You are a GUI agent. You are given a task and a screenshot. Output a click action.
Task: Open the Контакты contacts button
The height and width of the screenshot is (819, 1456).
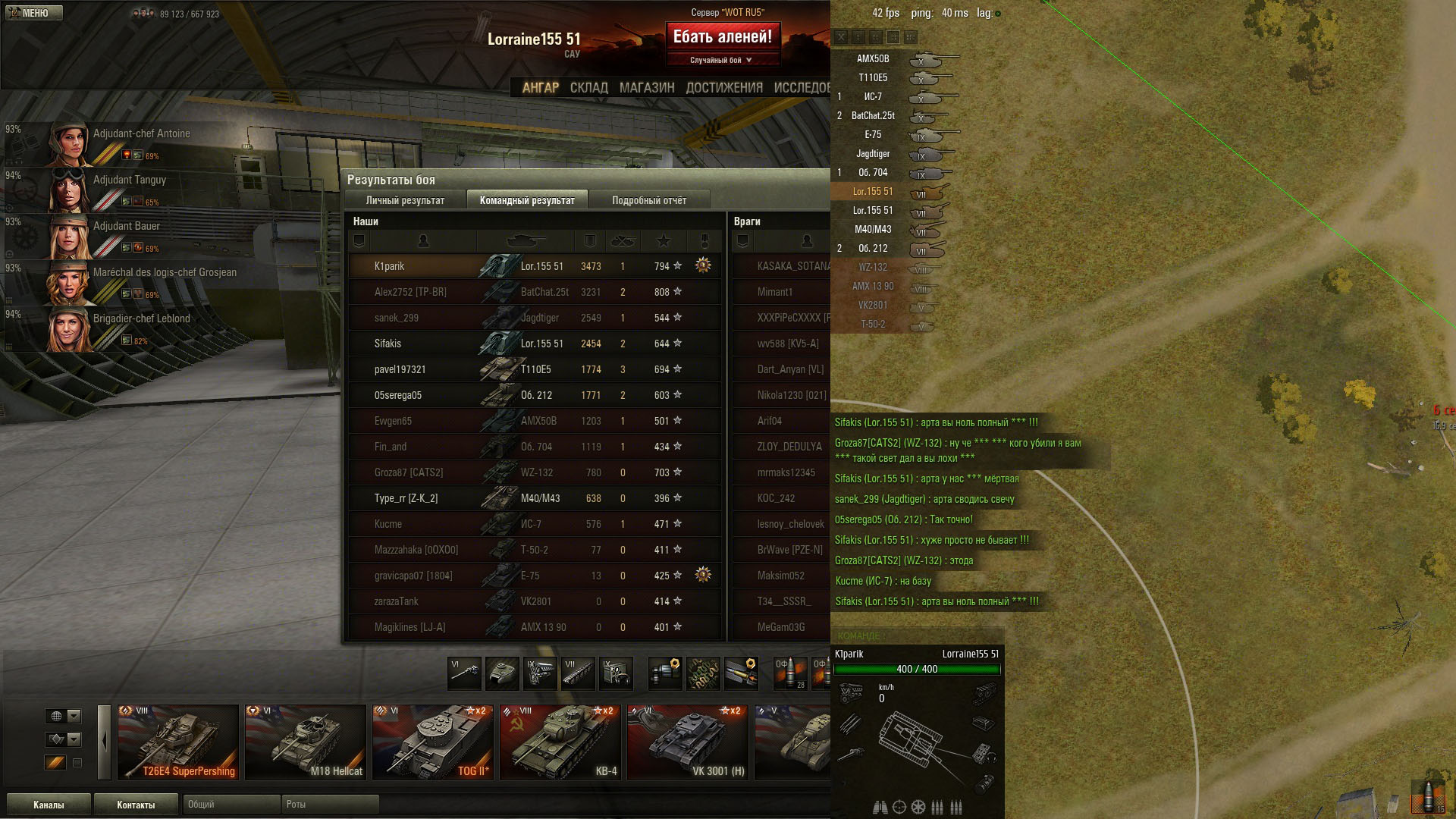click(x=136, y=805)
